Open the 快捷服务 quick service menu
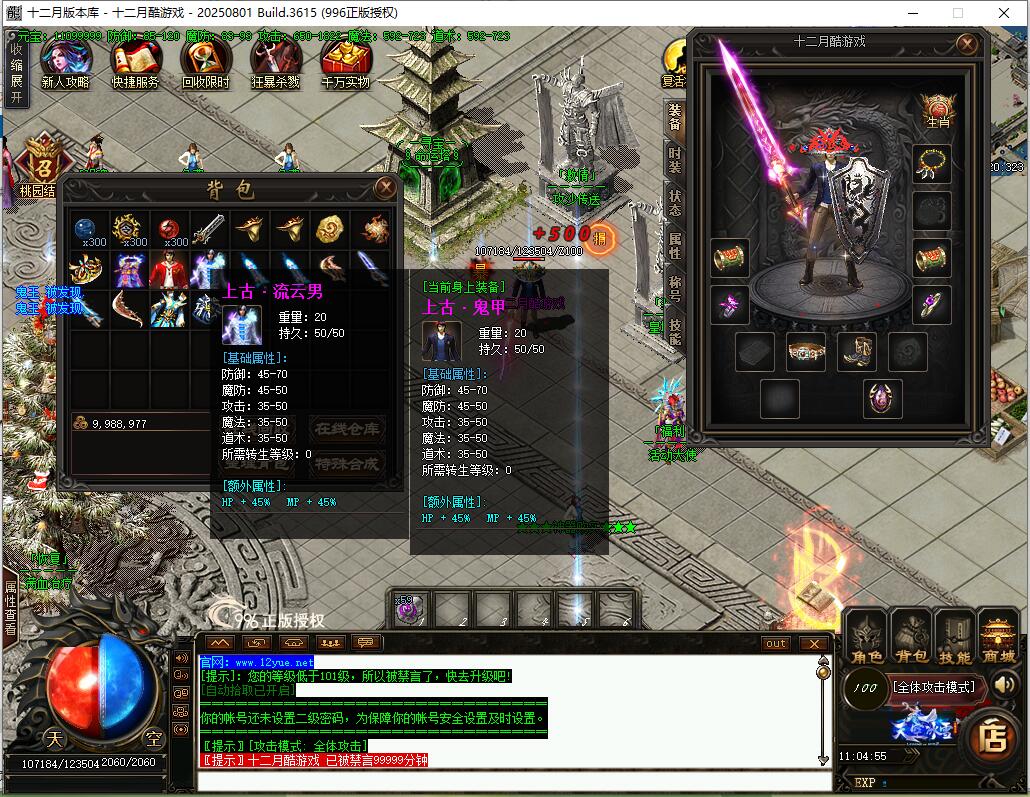This screenshot has width=1030, height=797. pyautogui.click(x=135, y=62)
